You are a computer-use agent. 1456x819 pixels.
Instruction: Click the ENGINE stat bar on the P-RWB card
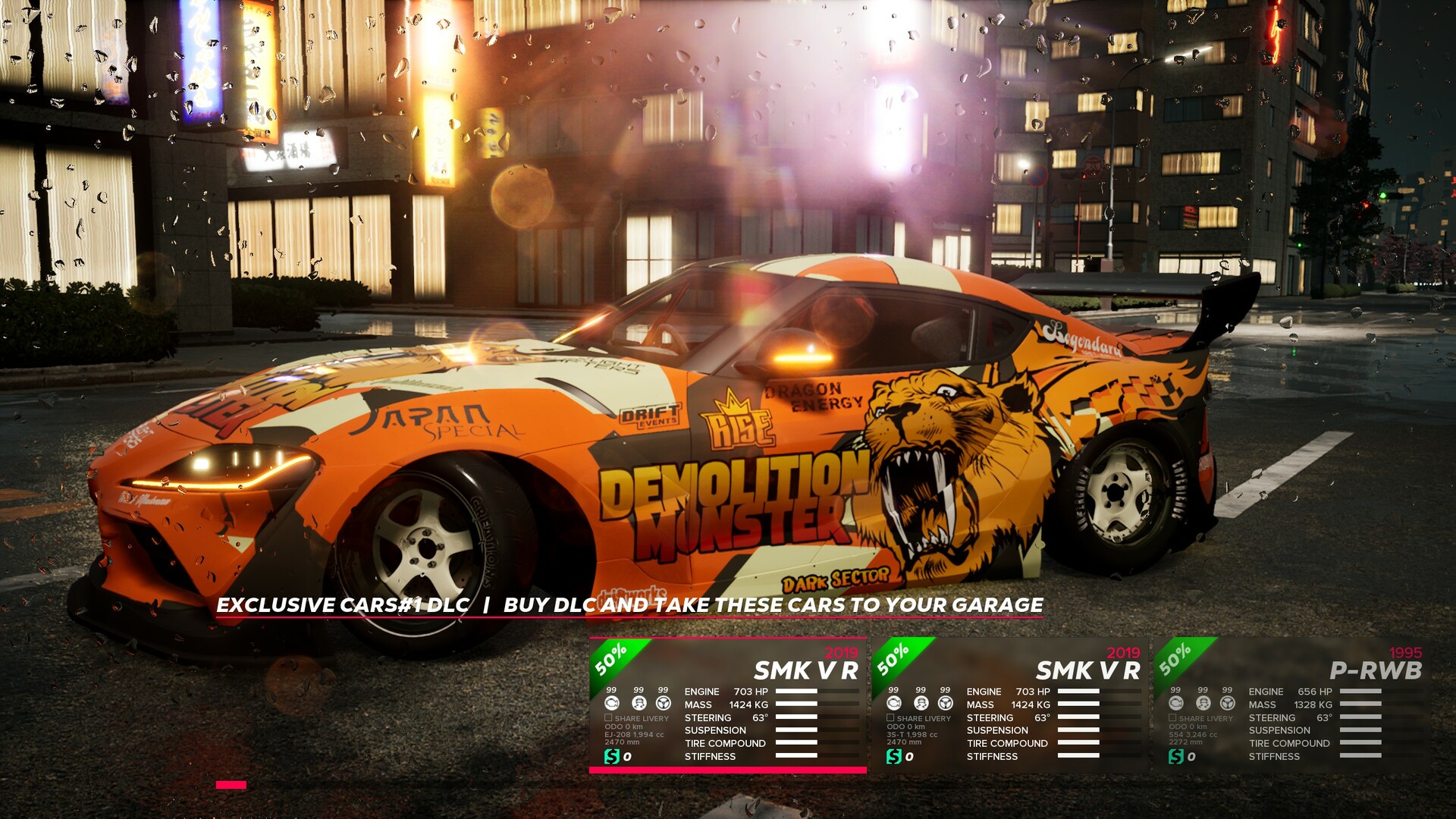[1361, 691]
